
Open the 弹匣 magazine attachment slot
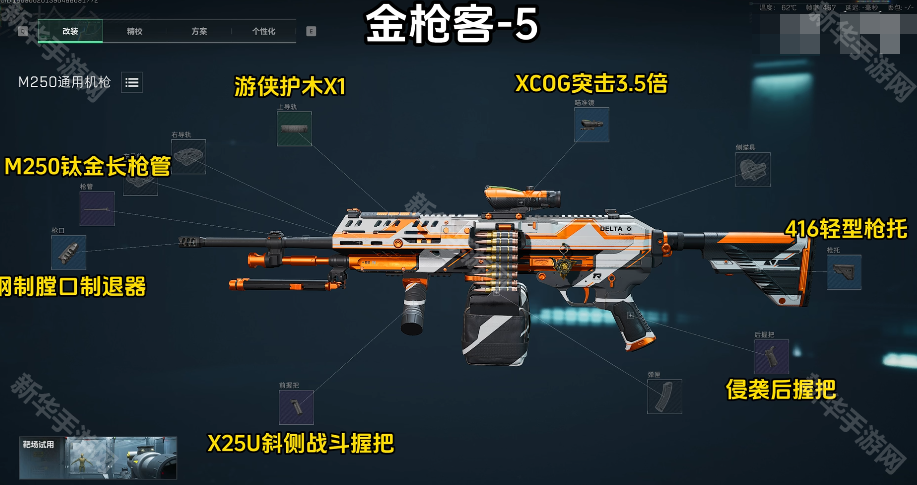pos(665,396)
